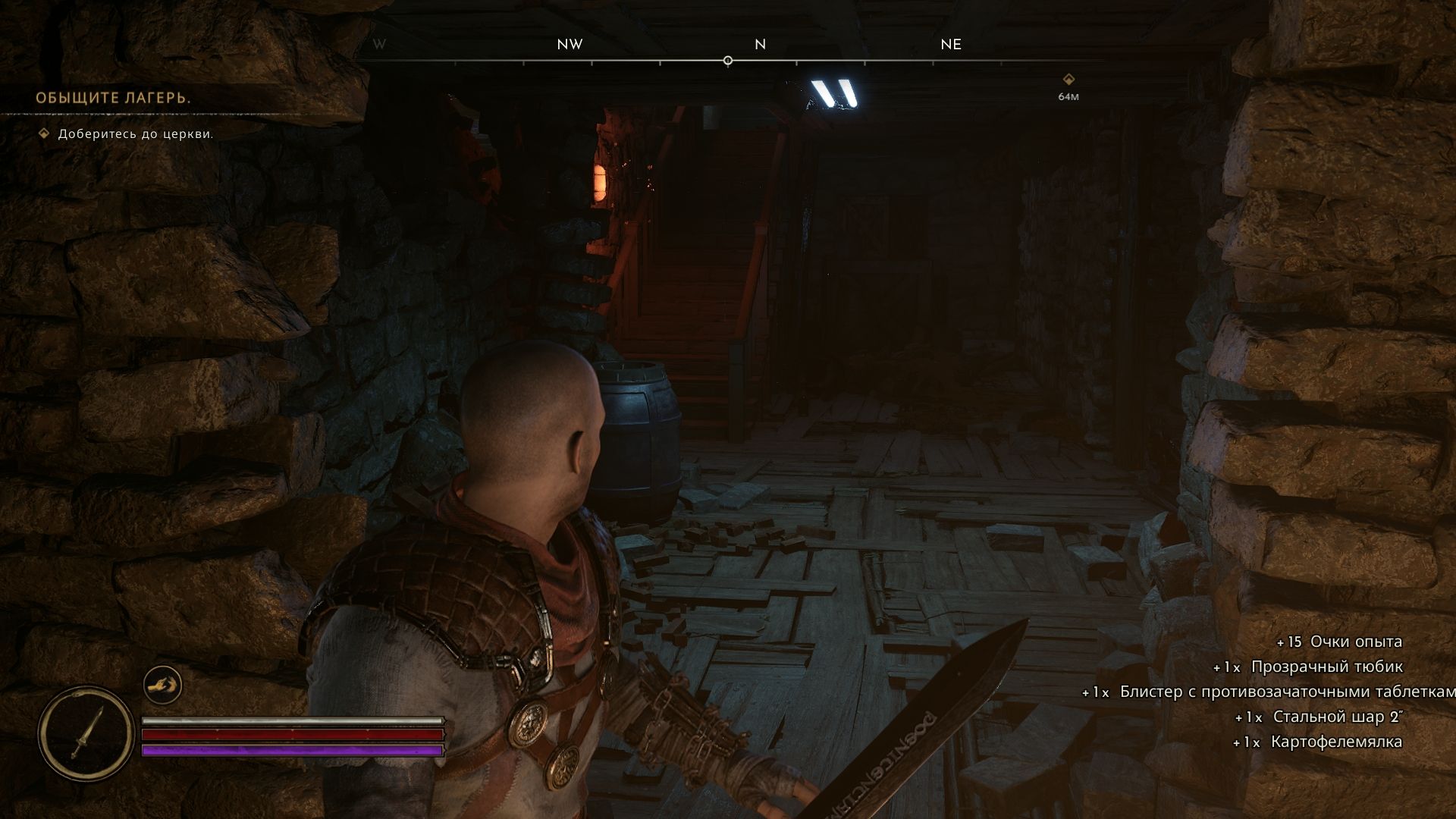Open the "Обыщите лагерь" quest tracker
The width and height of the screenshot is (1456, 819).
click(113, 99)
